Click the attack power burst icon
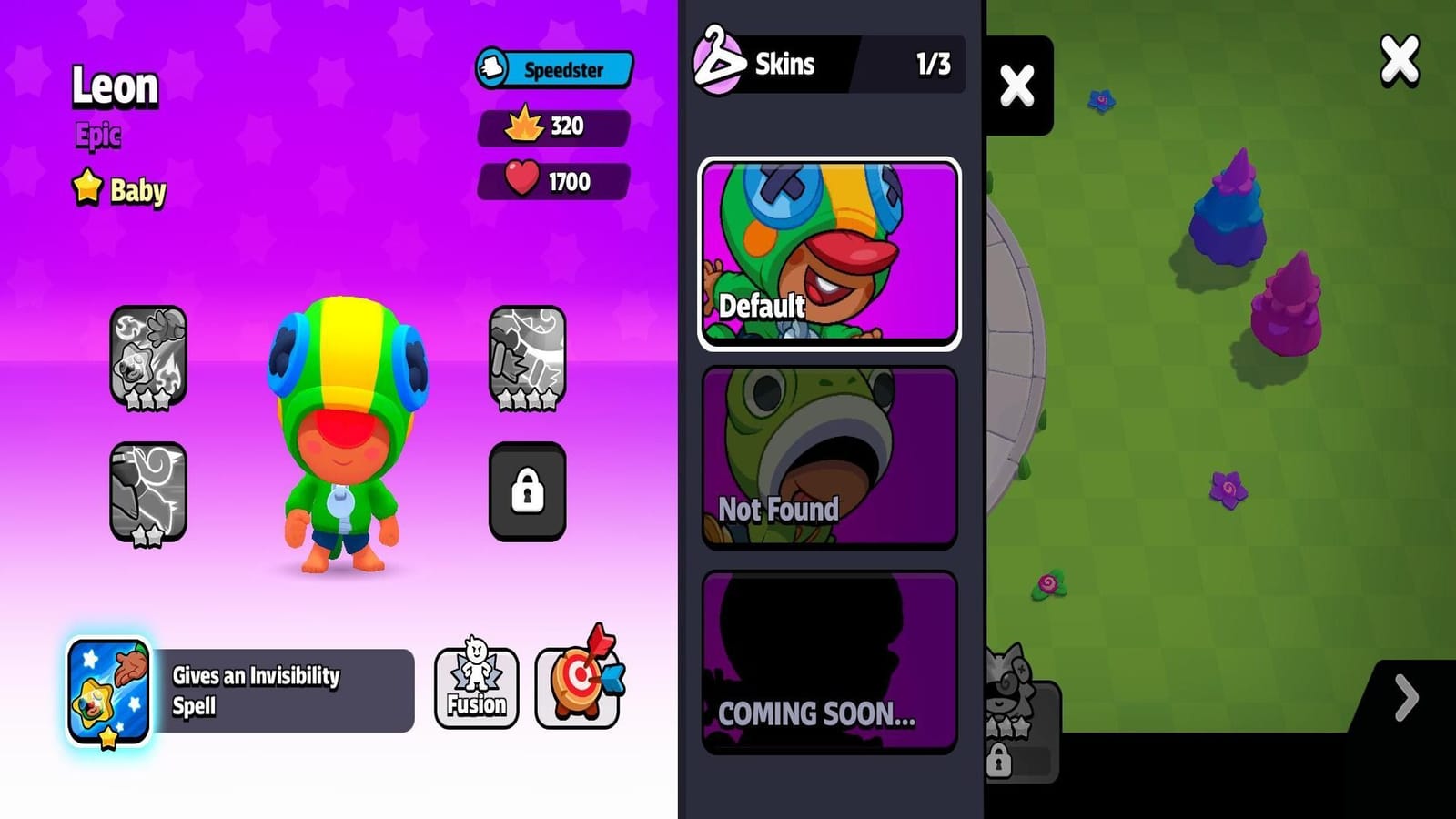This screenshot has width=1456, height=819. coord(525,126)
